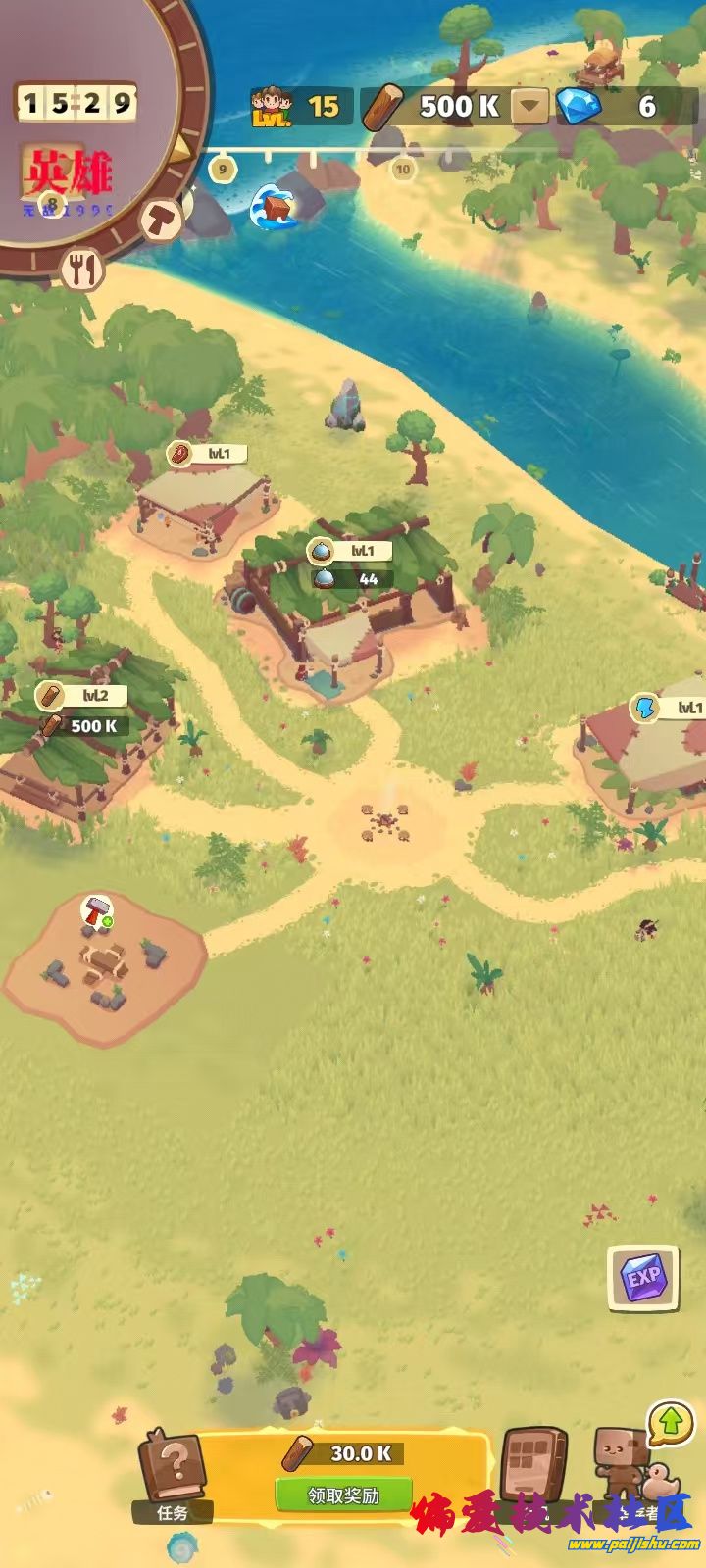
Task: Select the hammer build button on the dial
Action: click(162, 219)
